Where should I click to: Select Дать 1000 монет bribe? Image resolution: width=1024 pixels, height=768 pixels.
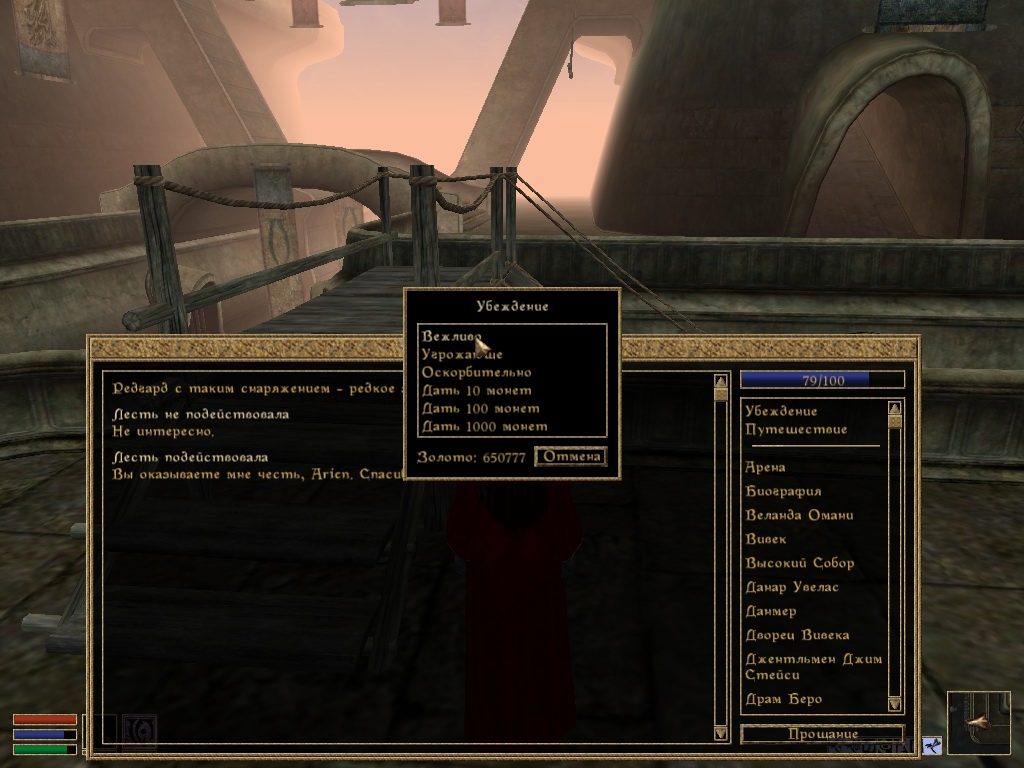[484, 427]
